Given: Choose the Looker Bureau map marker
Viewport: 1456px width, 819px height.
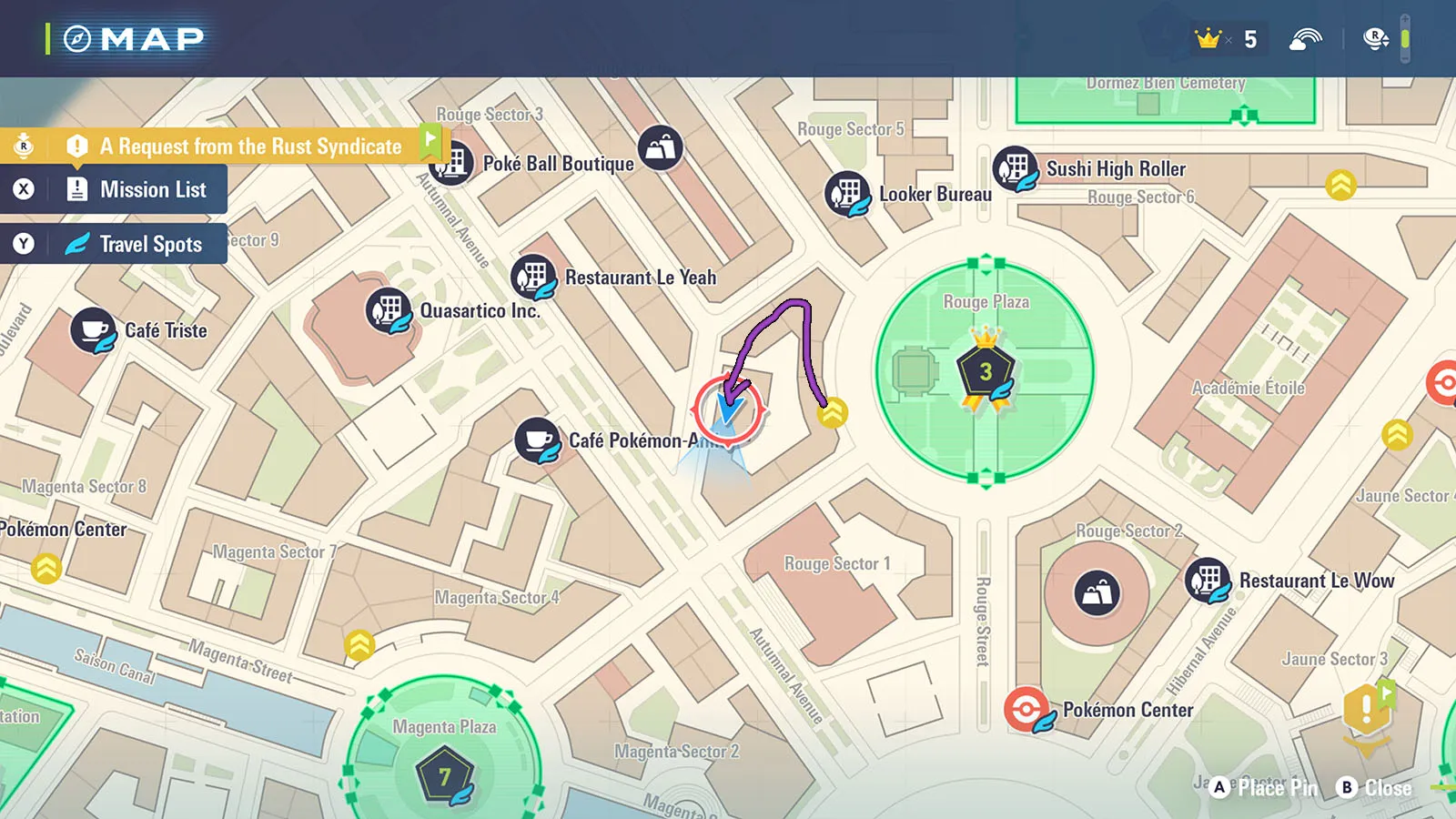Looking at the screenshot, I should (x=847, y=194).
